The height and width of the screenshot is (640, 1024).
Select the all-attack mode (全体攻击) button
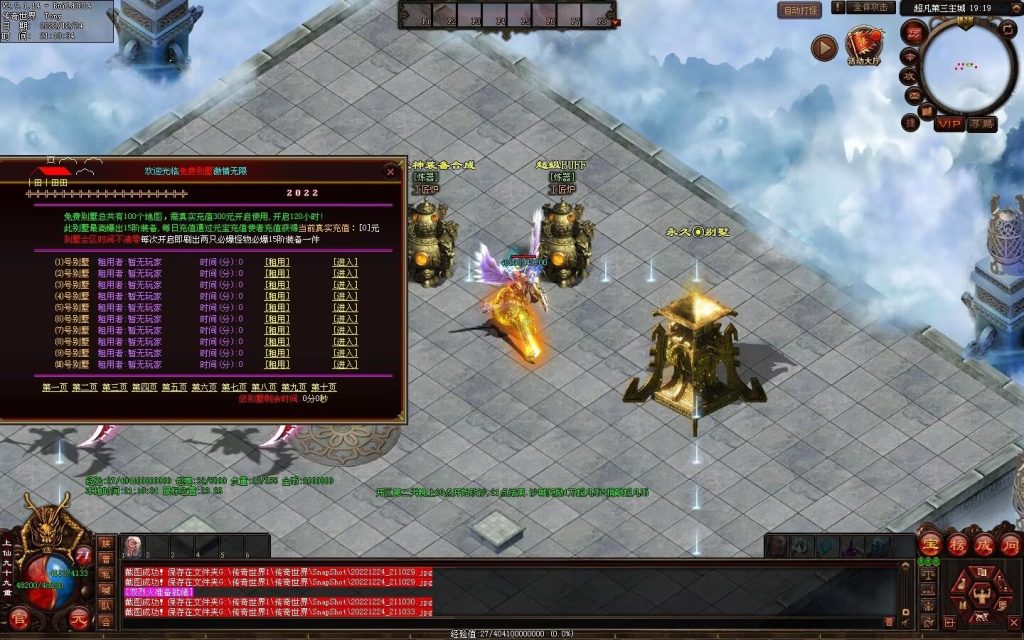[x=871, y=8]
